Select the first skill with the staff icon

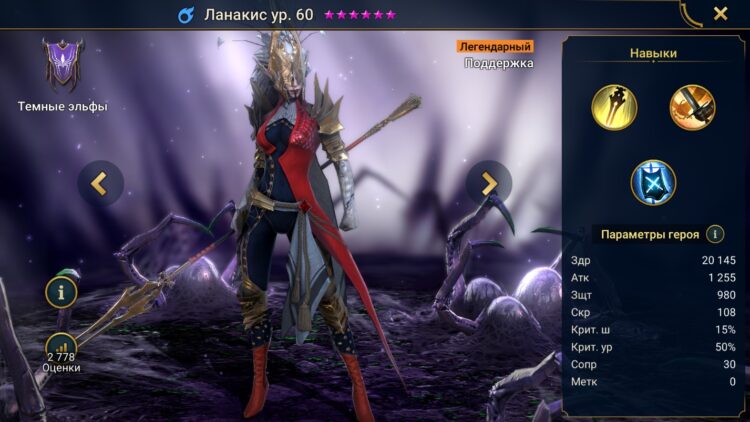point(614,107)
